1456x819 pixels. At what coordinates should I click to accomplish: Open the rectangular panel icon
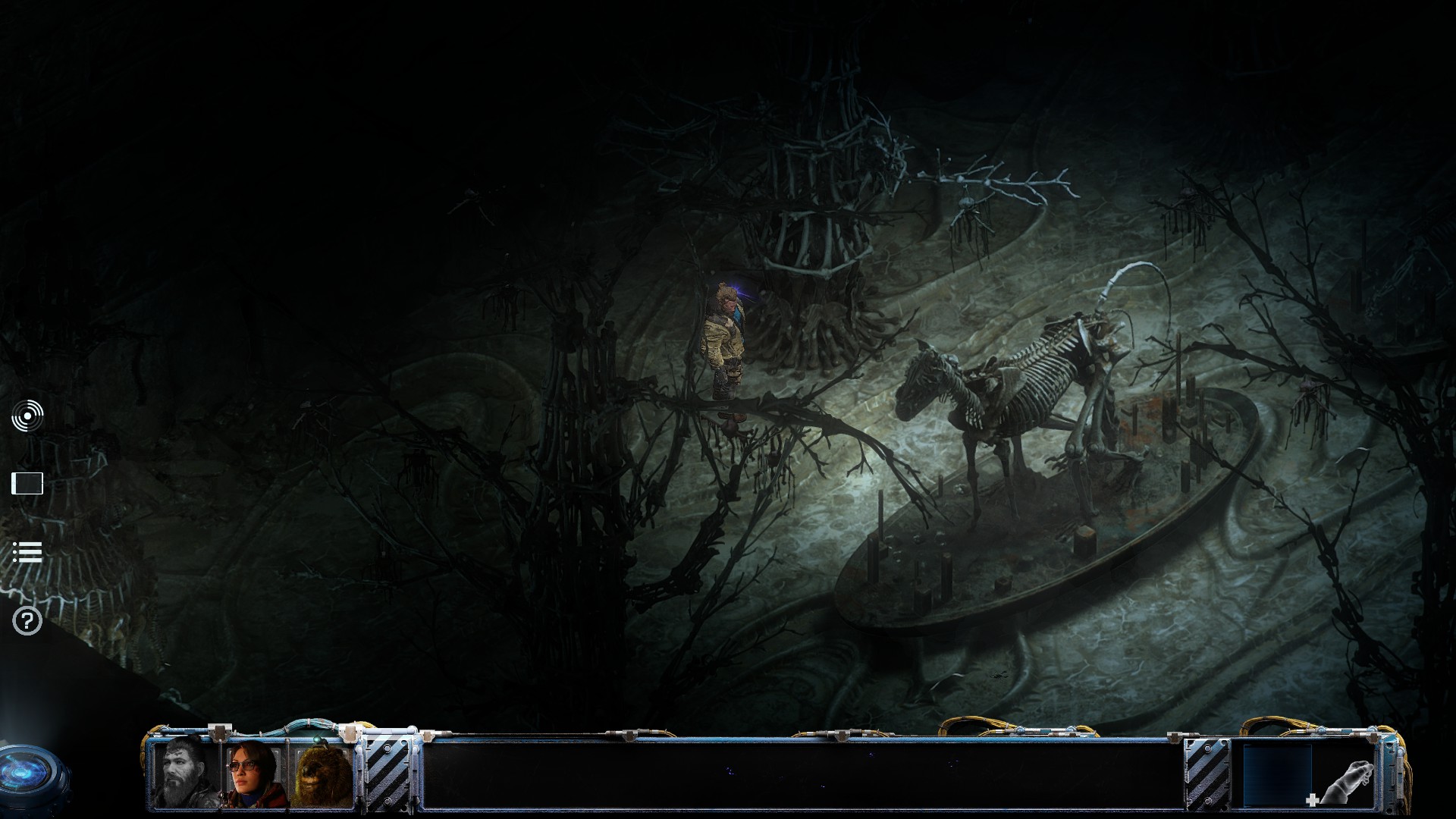[x=27, y=483]
